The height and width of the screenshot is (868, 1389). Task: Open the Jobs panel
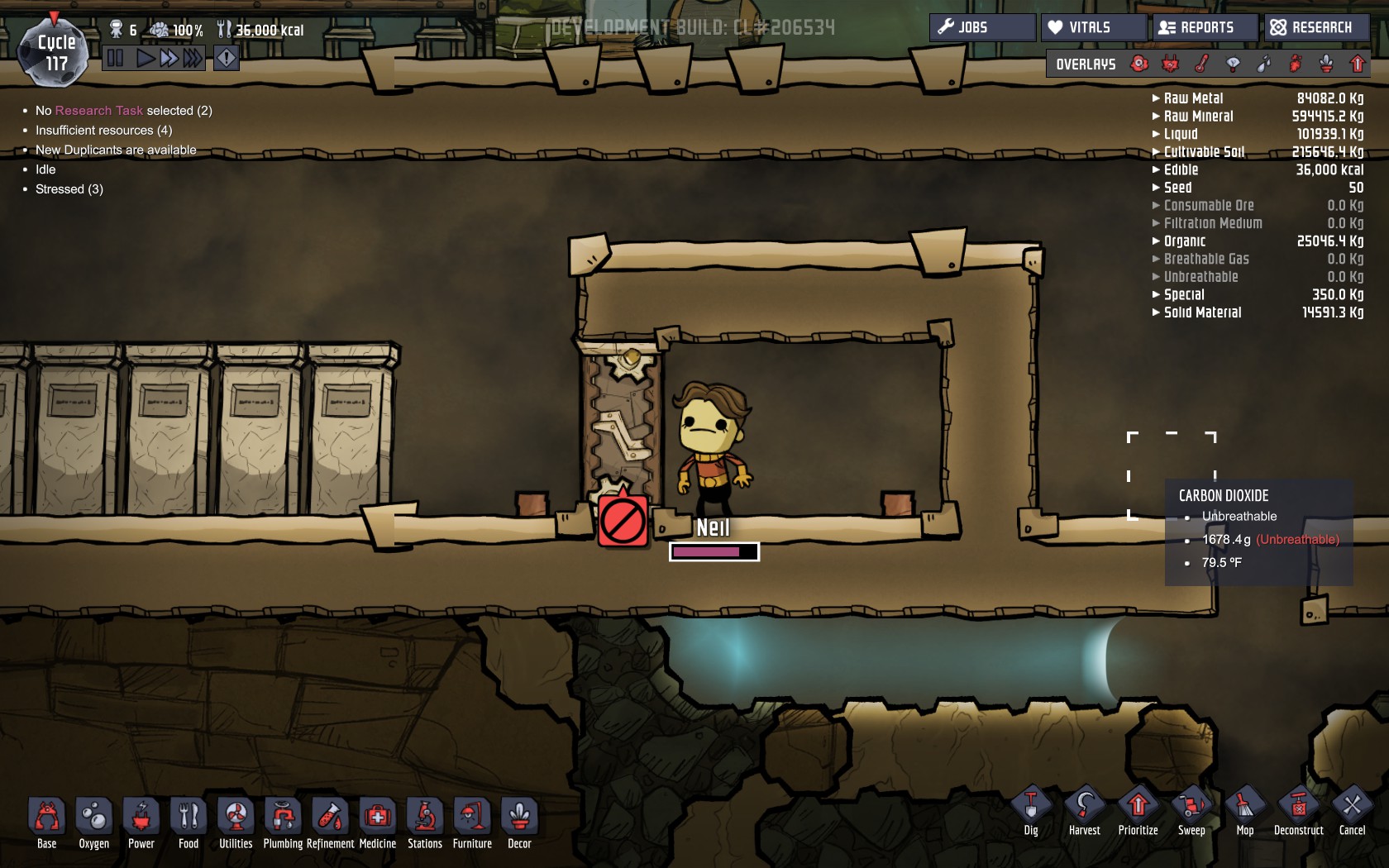981,27
